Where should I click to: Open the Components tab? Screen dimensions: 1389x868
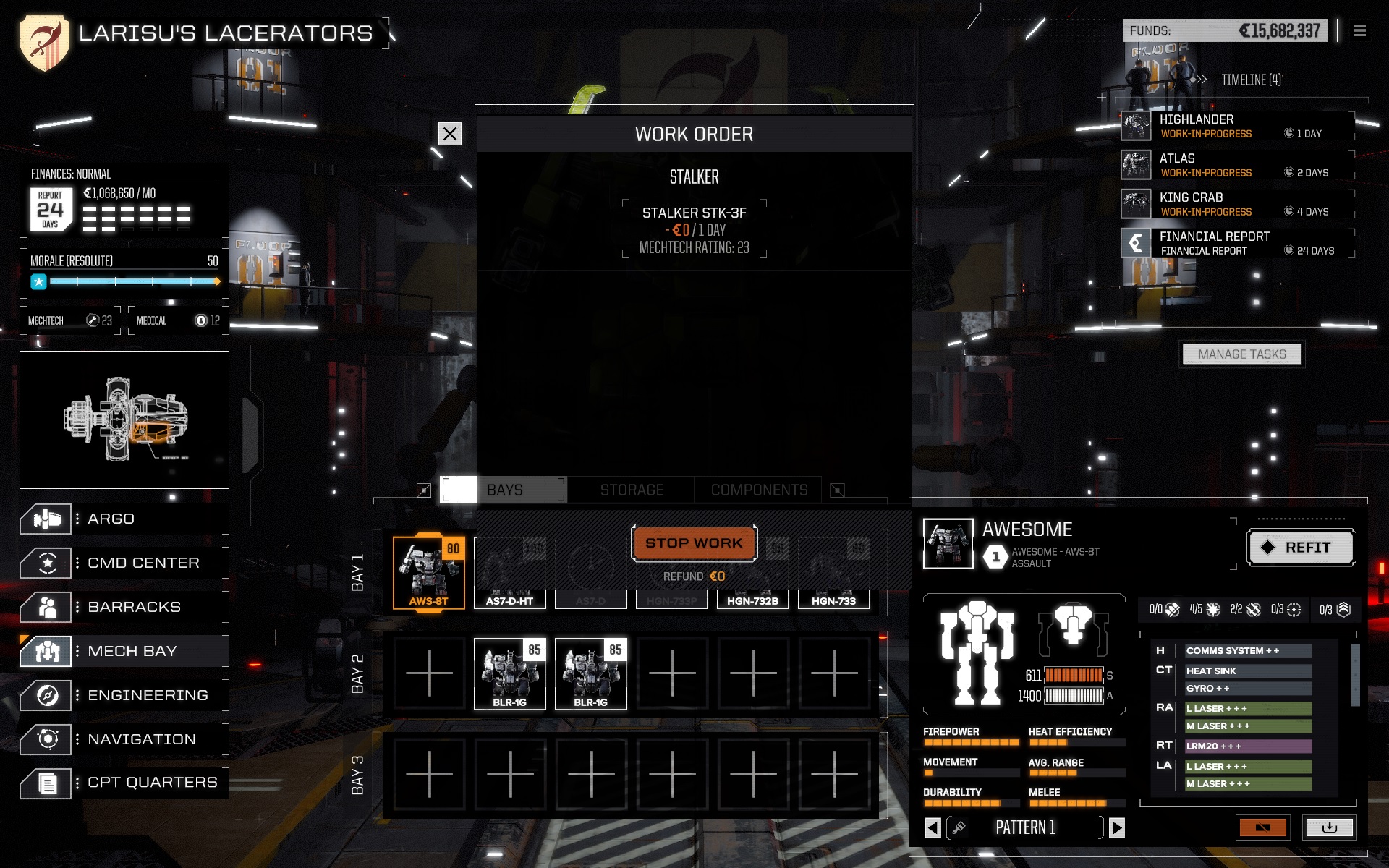coord(759,490)
